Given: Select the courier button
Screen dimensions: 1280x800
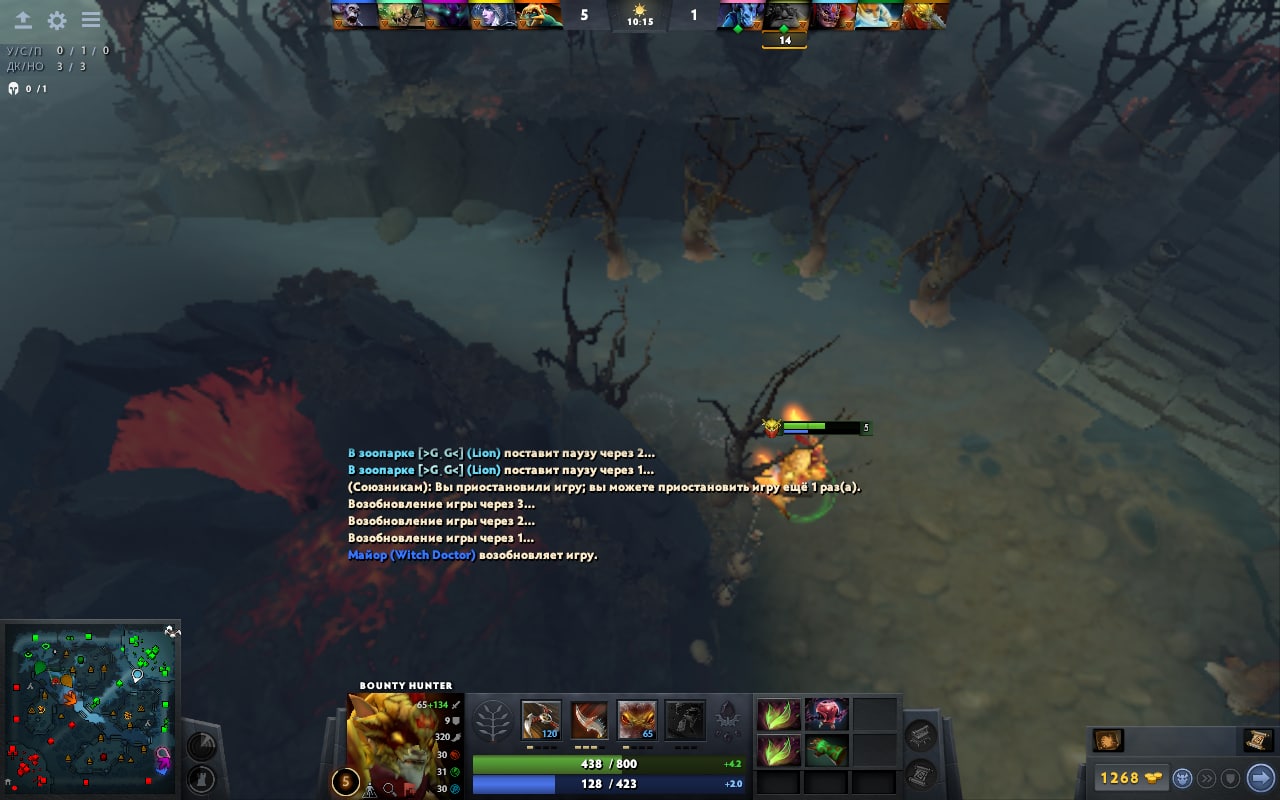Looking at the screenshot, I should pyautogui.click(x=1182, y=777).
